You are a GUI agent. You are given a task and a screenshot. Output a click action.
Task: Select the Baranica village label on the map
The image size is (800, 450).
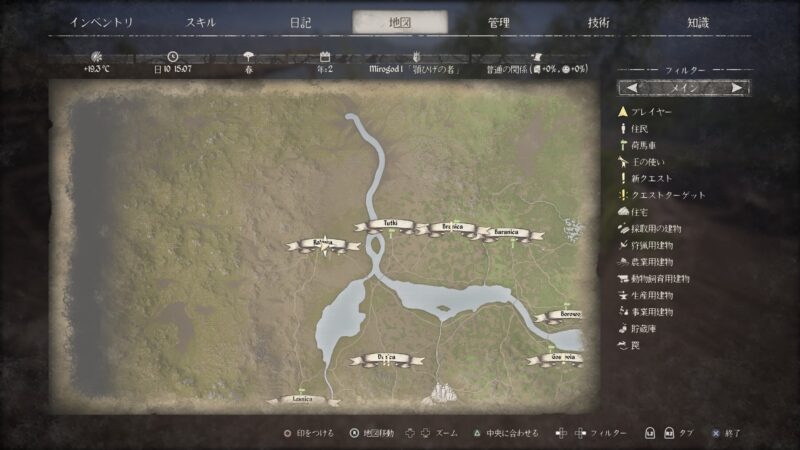[x=503, y=233]
